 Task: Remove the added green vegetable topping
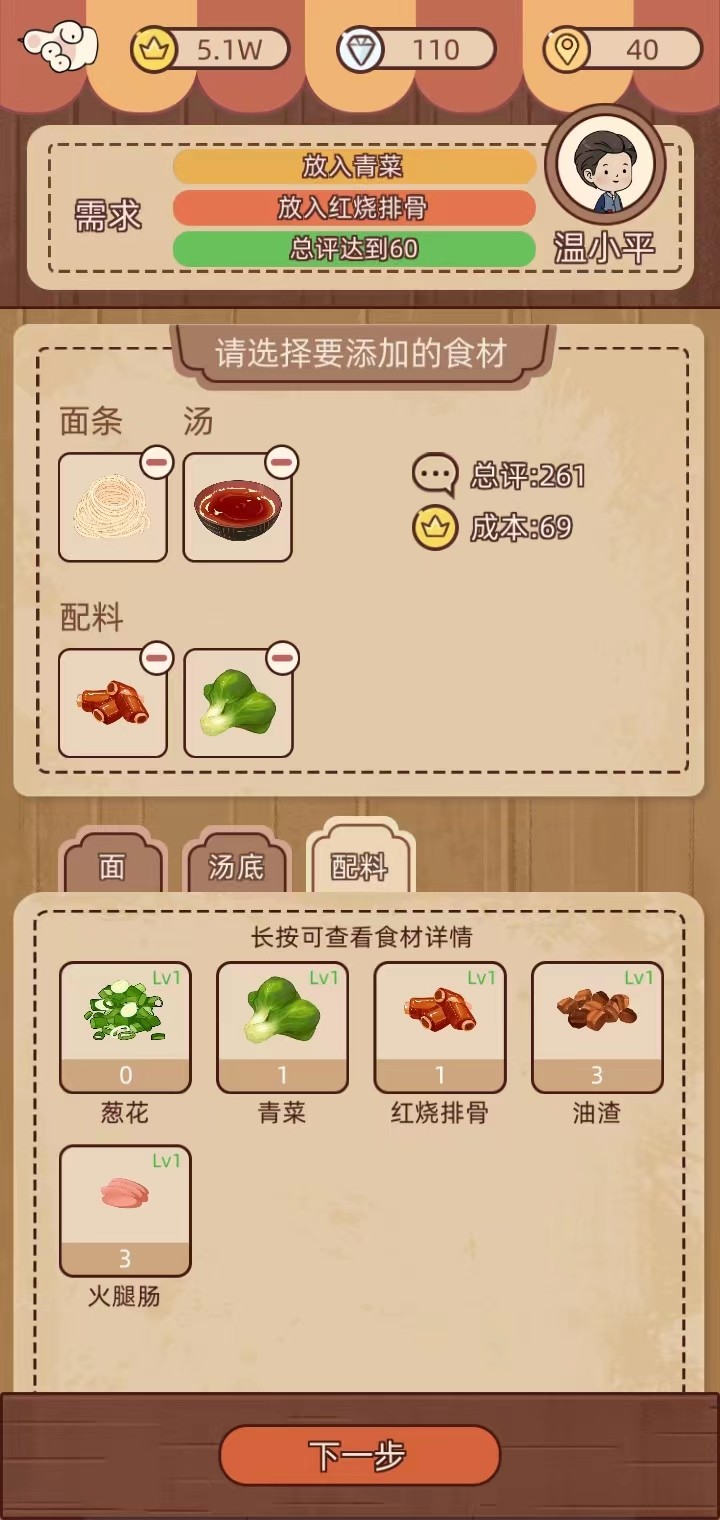pos(282,658)
